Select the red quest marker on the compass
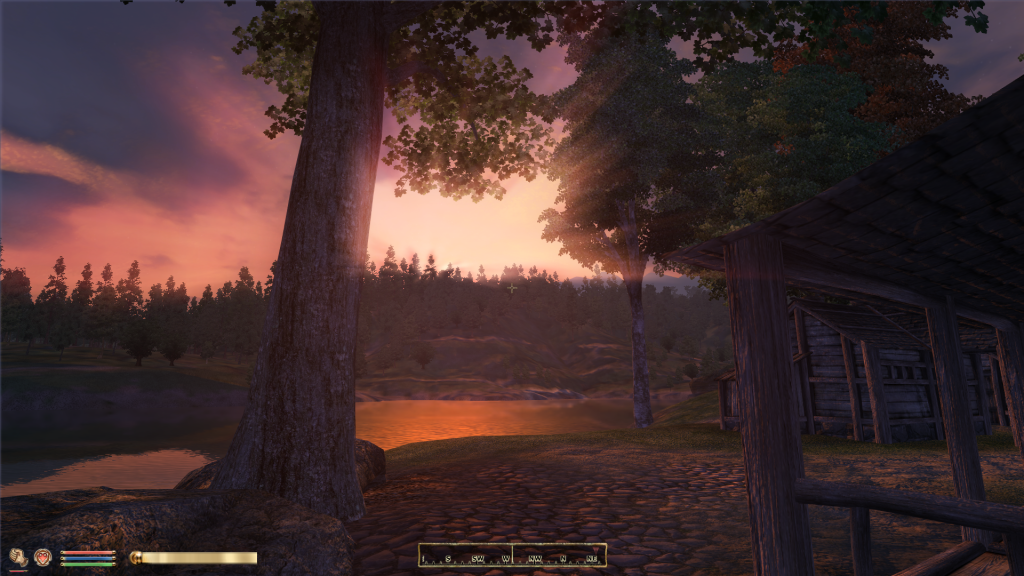The image size is (1024, 576). 595,550
